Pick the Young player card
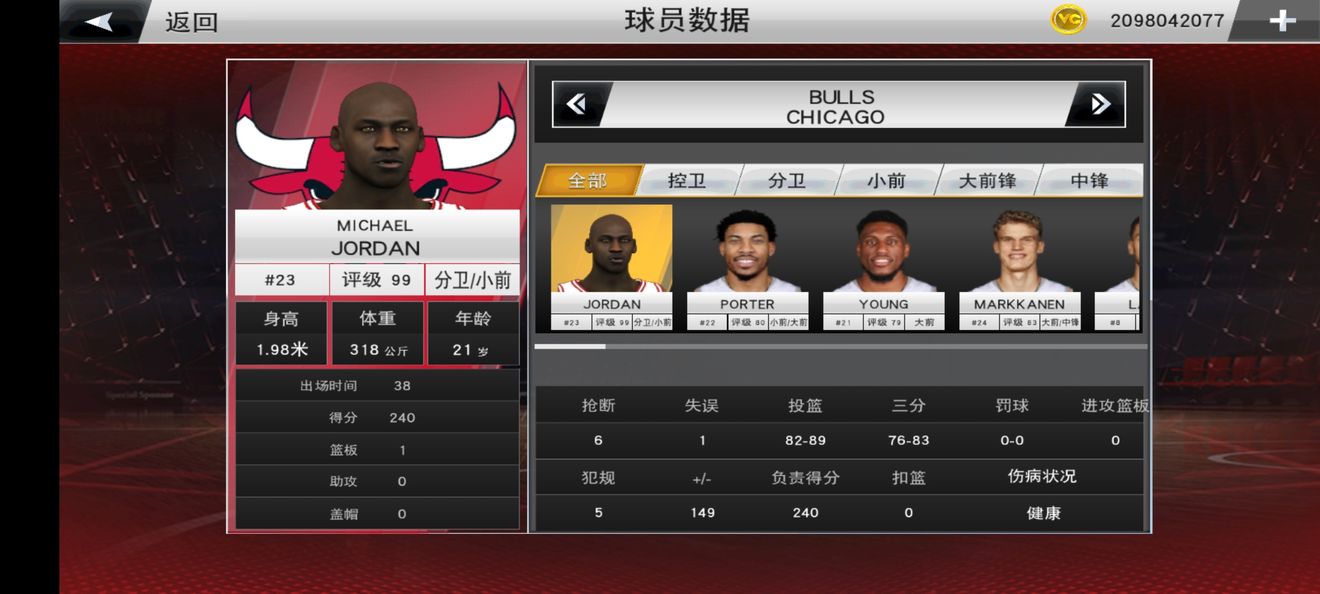1320x594 pixels. (883, 267)
